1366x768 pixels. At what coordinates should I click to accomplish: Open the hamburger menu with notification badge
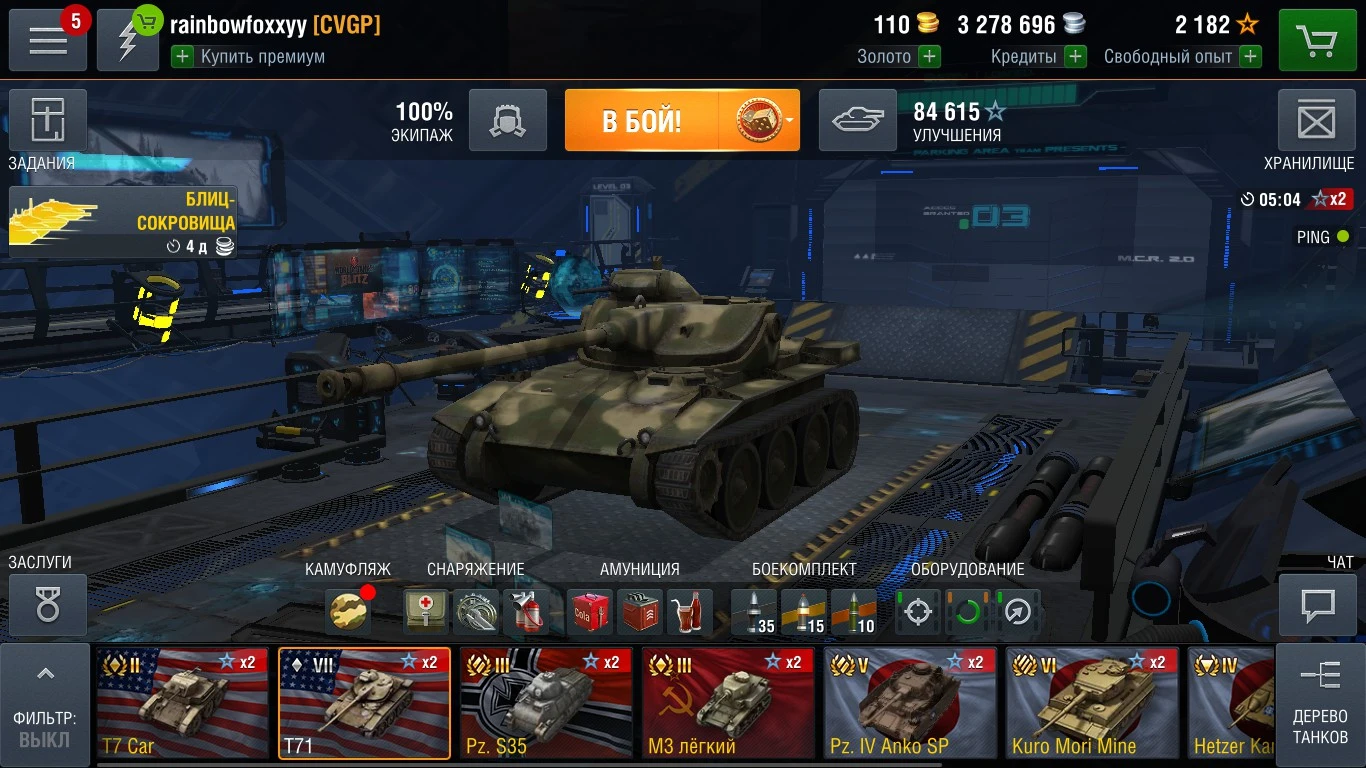coord(47,40)
